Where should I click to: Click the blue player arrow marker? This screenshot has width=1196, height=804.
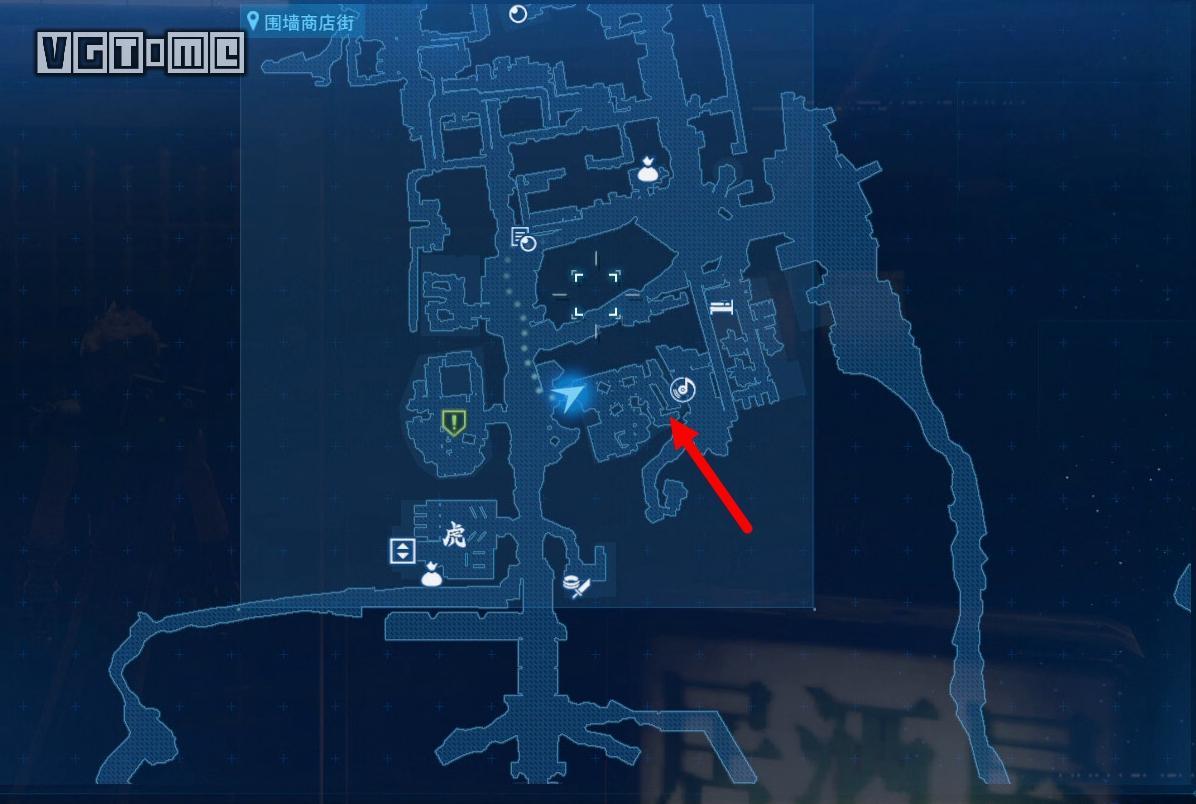pos(568,398)
